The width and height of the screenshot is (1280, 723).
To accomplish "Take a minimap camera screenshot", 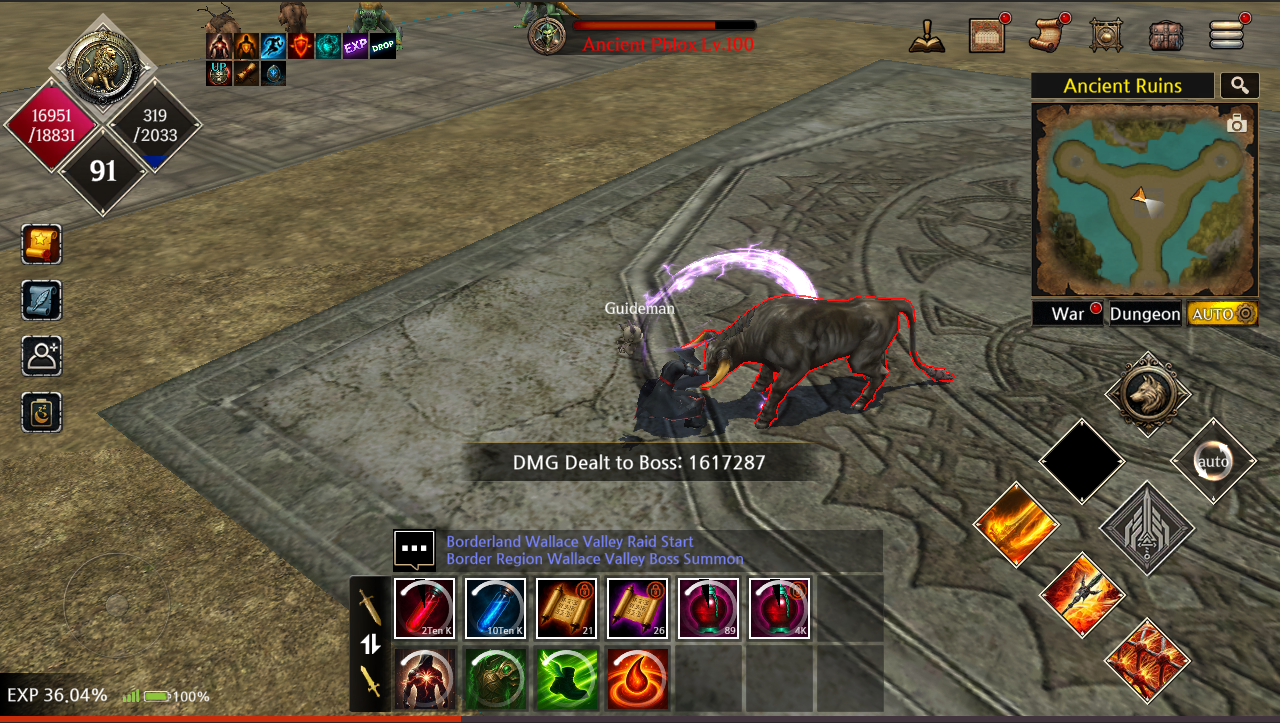I will point(1237,124).
